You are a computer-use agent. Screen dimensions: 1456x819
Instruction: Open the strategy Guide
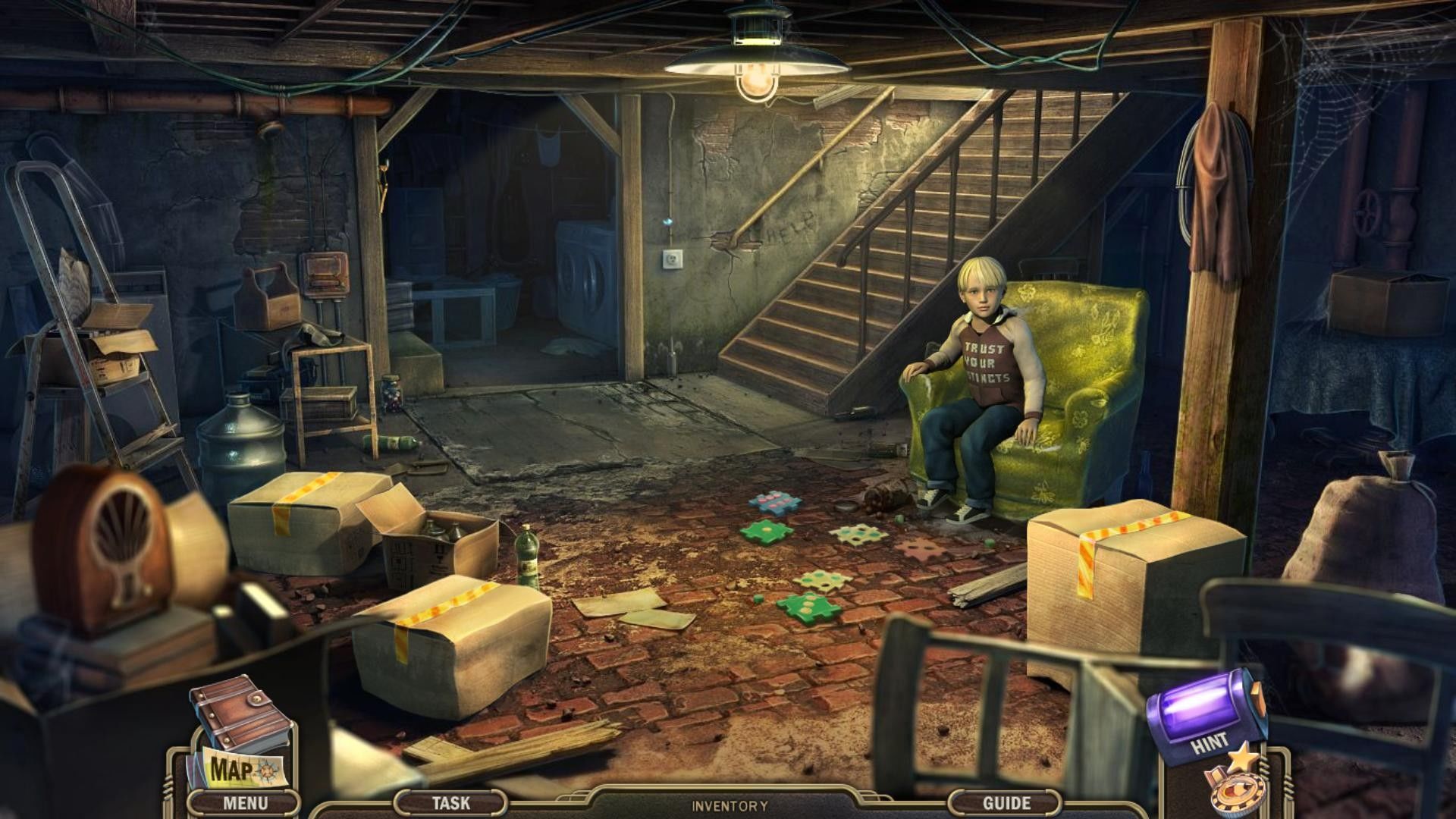pyautogui.click(x=1006, y=802)
